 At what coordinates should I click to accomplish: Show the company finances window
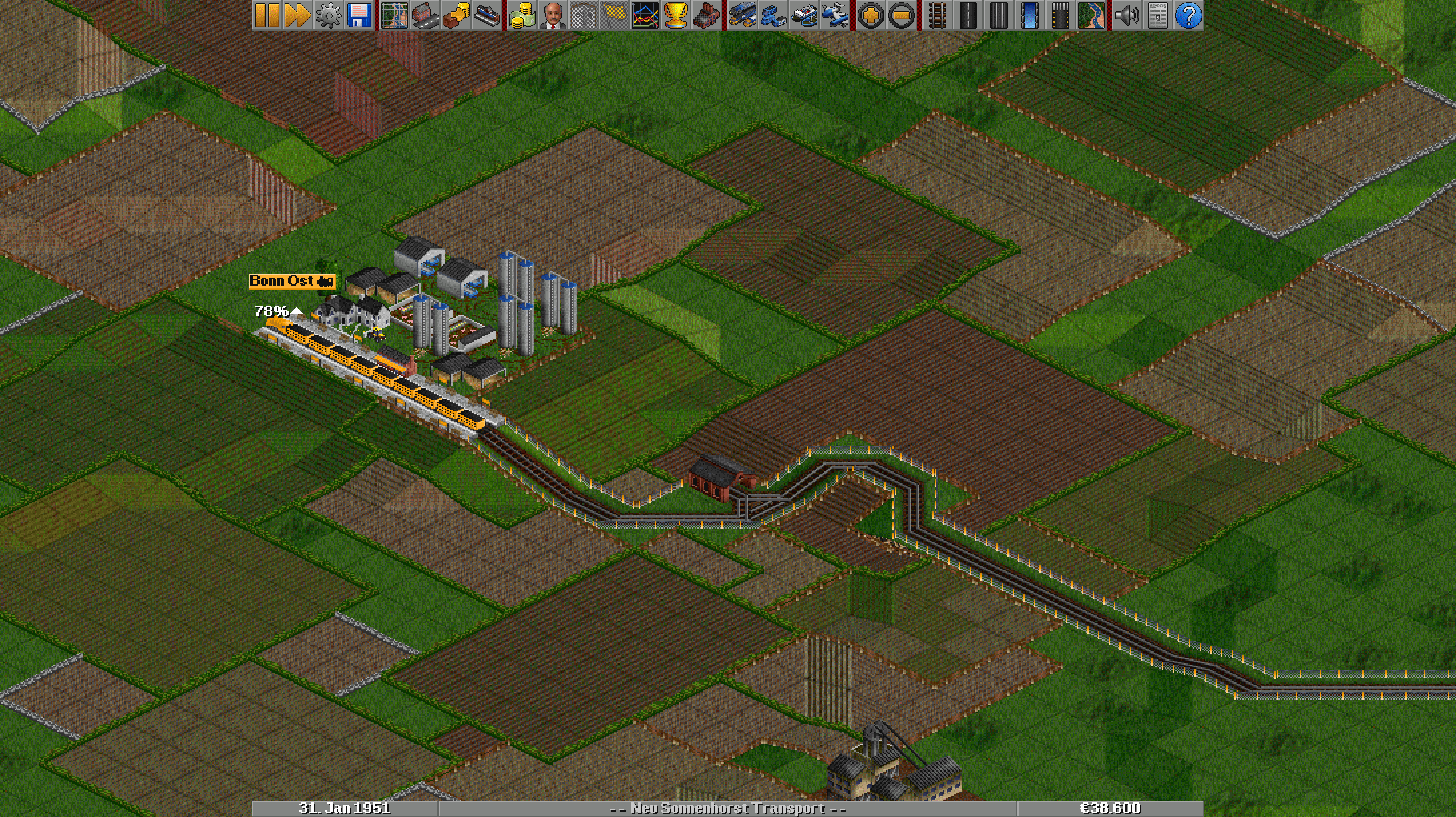[x=522, y=15]
